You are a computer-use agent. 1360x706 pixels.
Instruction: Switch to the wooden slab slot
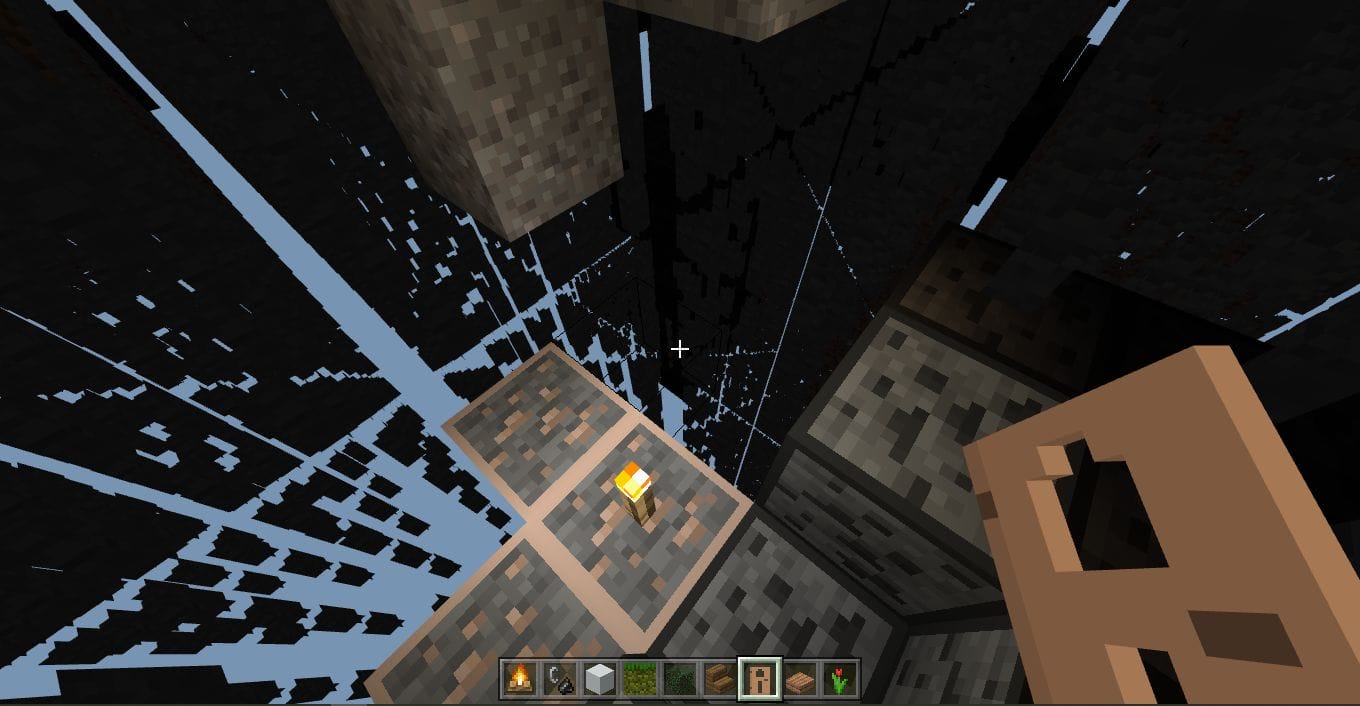798,678
